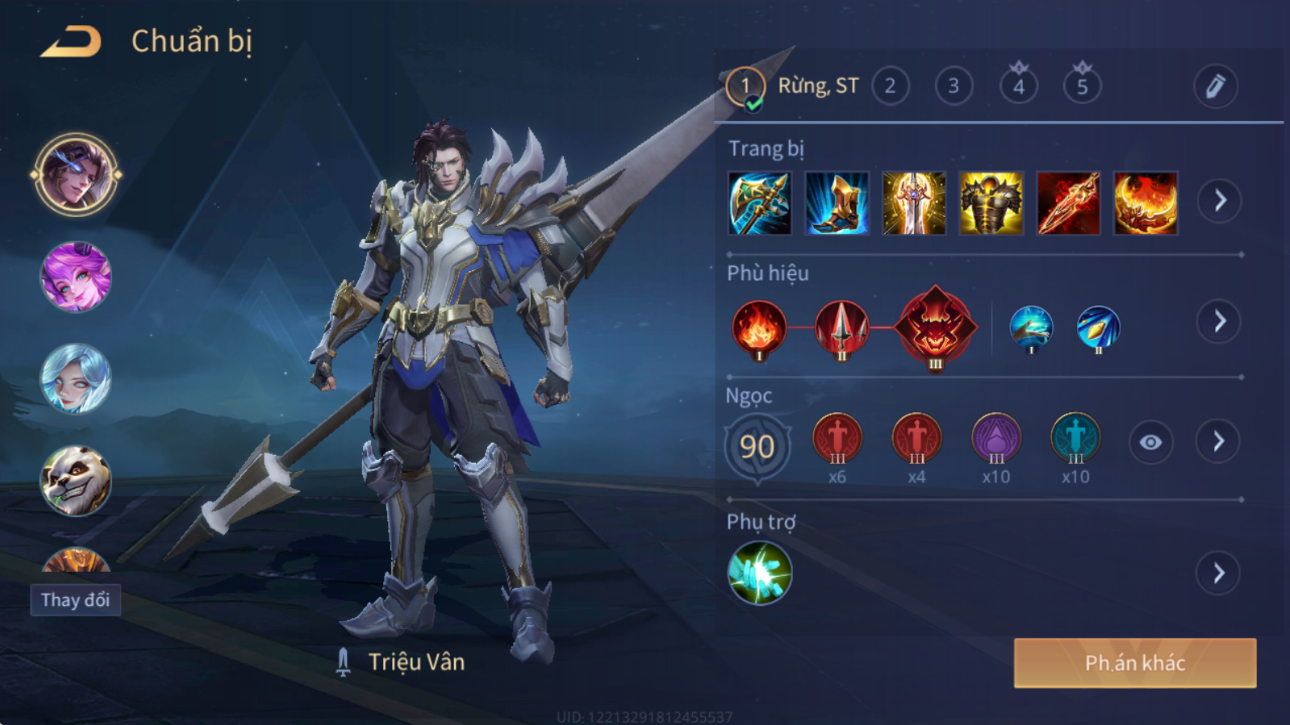Open the Ngọc arcana details arrow
This screenshot has height=725, width=1290.
point(1218,441)
